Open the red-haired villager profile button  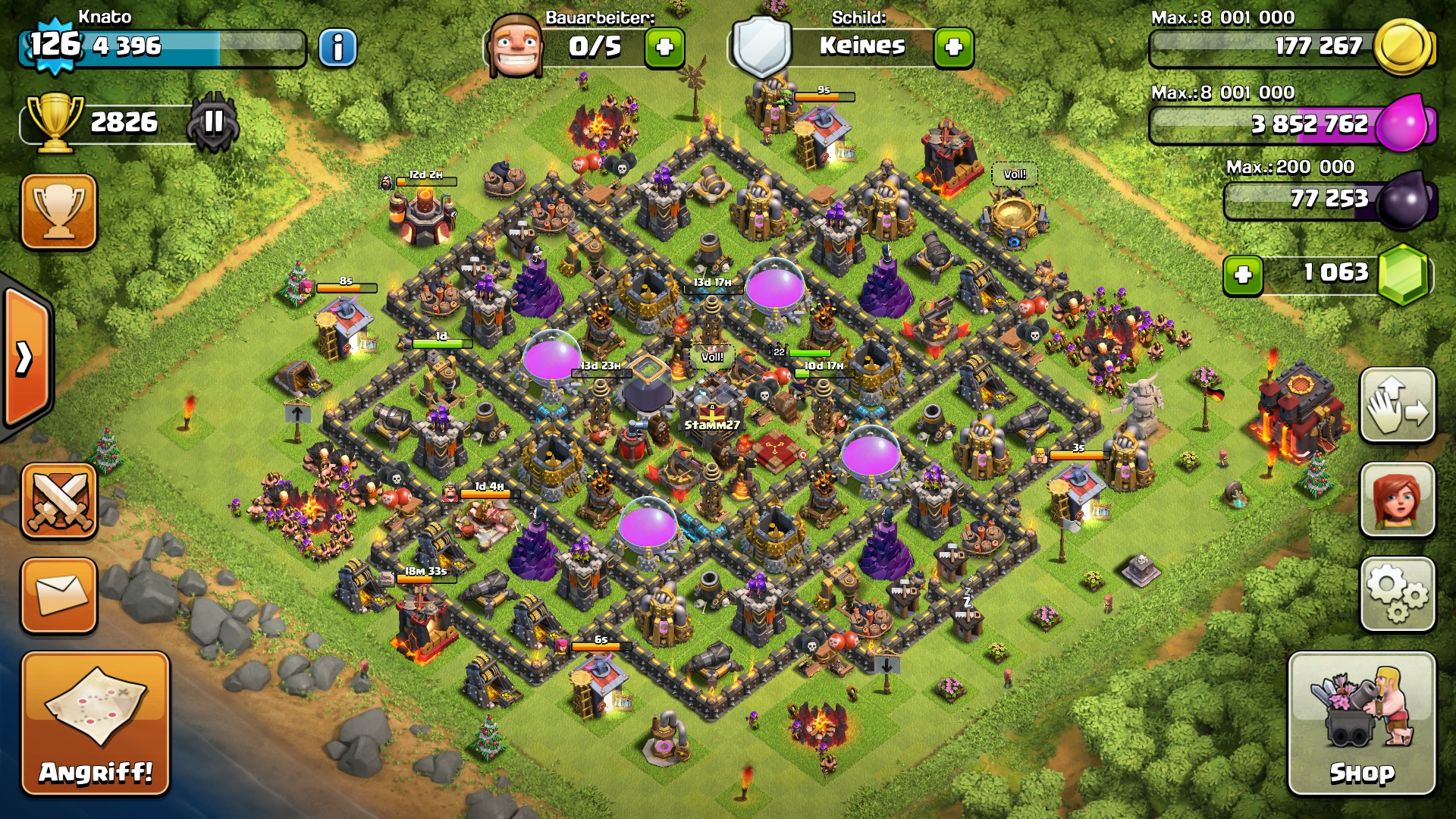pos(1397,500)
